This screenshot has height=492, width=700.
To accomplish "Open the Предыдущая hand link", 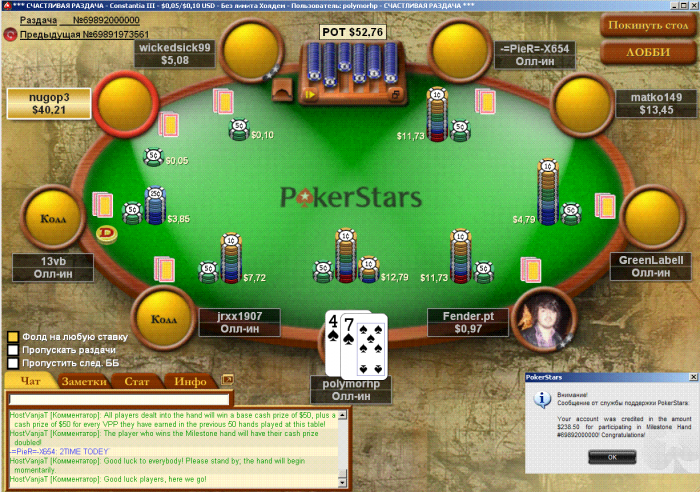I will 77,34.
